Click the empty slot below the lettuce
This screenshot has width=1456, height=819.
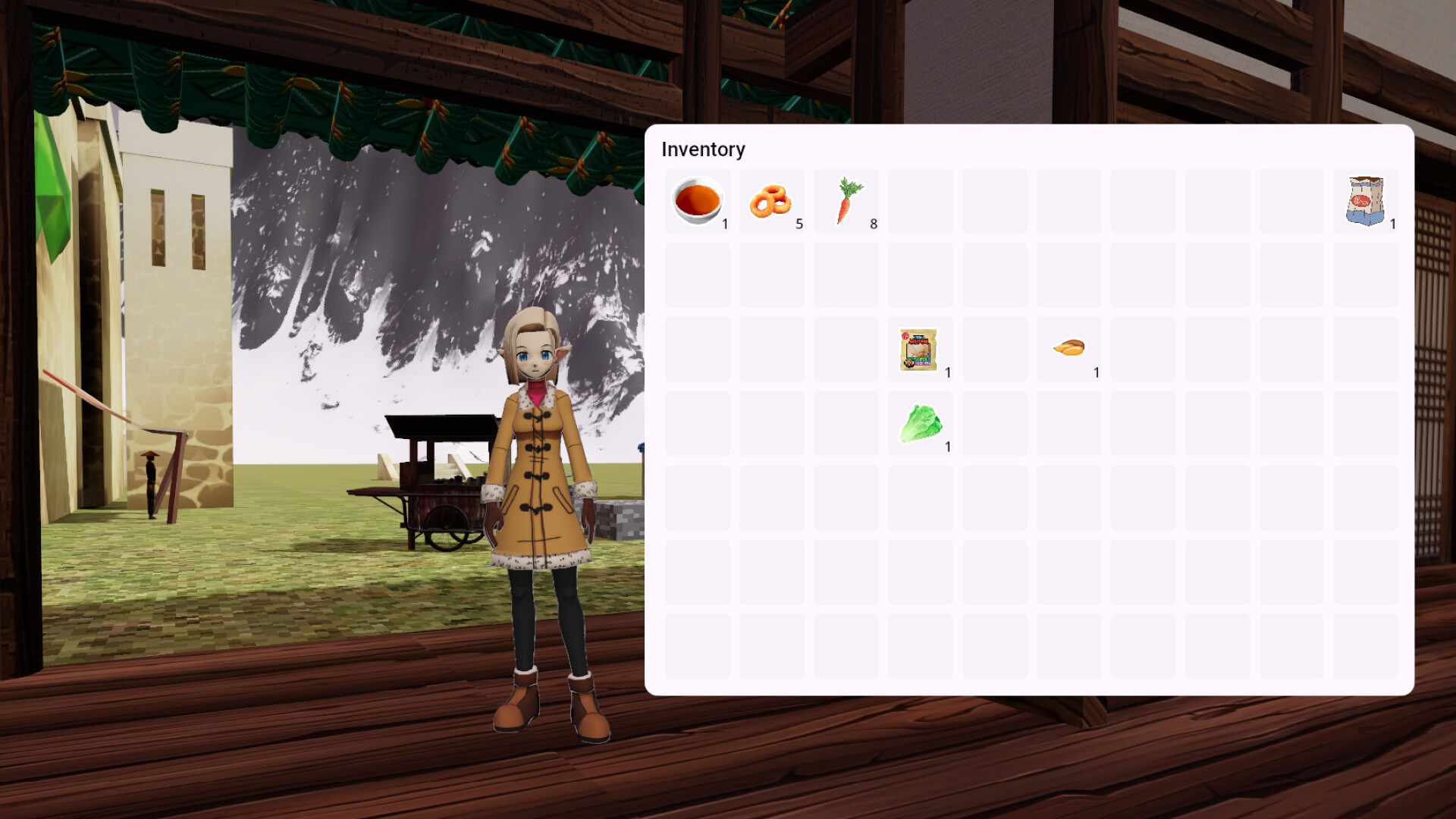tap(919, 497)
